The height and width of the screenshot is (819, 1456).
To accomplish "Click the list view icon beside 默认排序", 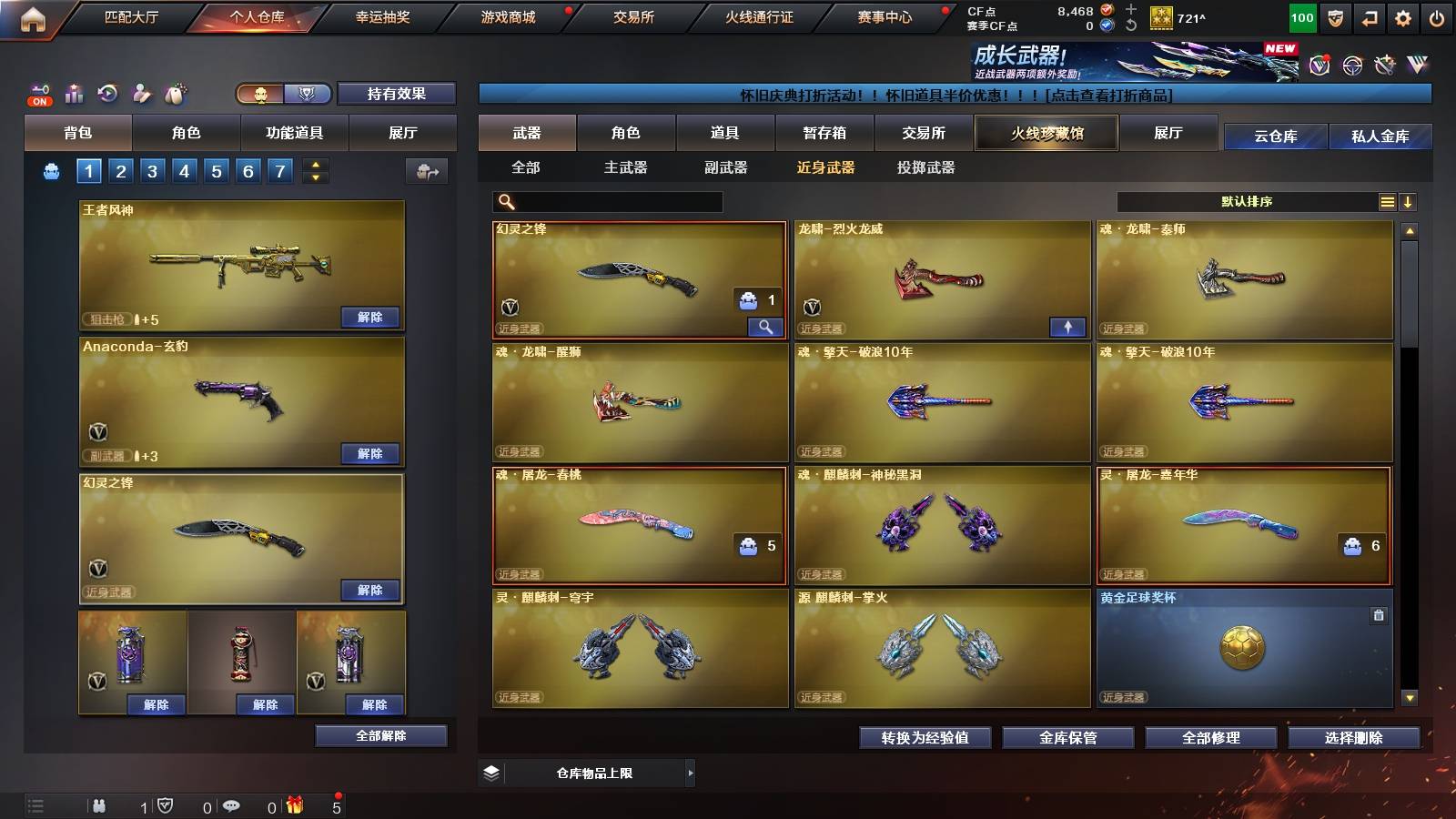I will [x=1387, y=201].
